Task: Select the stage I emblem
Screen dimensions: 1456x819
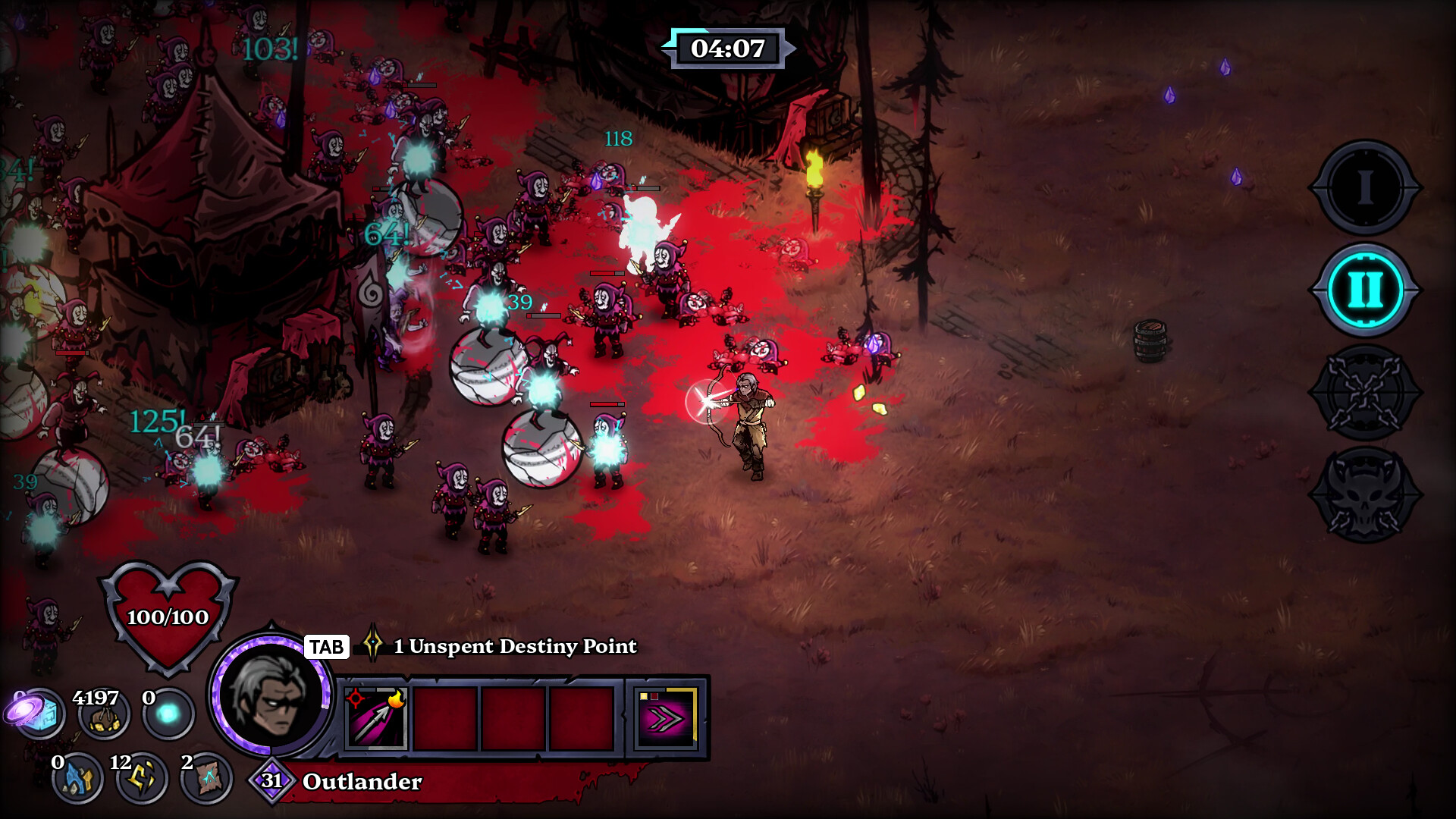Action: pyautogui.click(x=1365, y=187)
